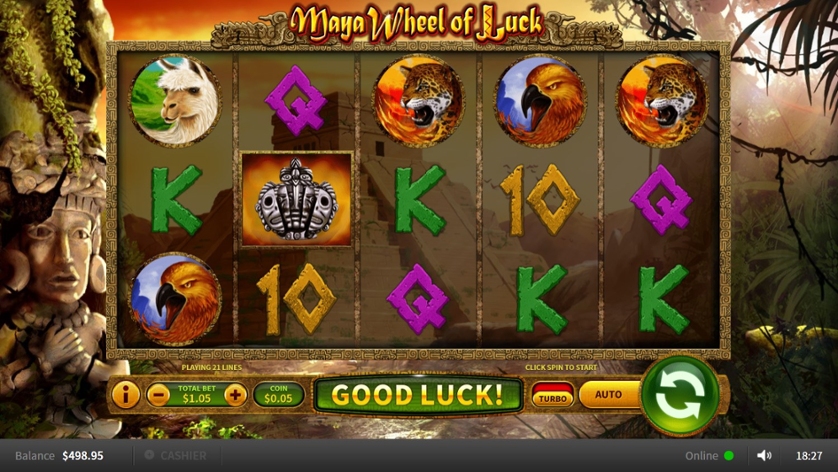Screen dimensions: 838x472
Task: Toggle TURBO mode
Action: (x=552, y=395)
